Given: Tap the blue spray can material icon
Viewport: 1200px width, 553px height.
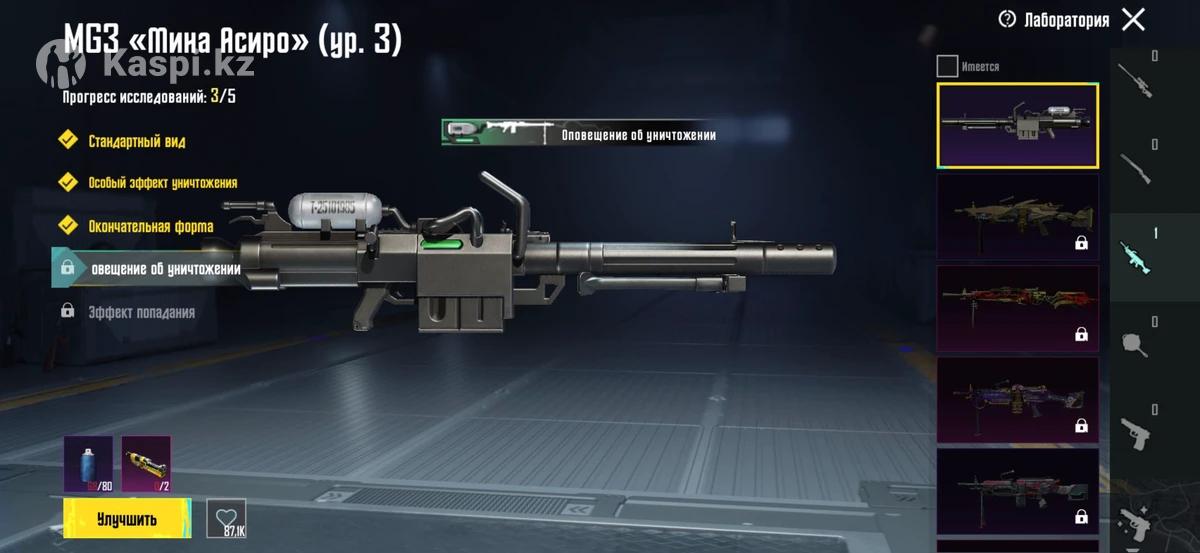Looking at the screenshot, I should pos(88,463).
